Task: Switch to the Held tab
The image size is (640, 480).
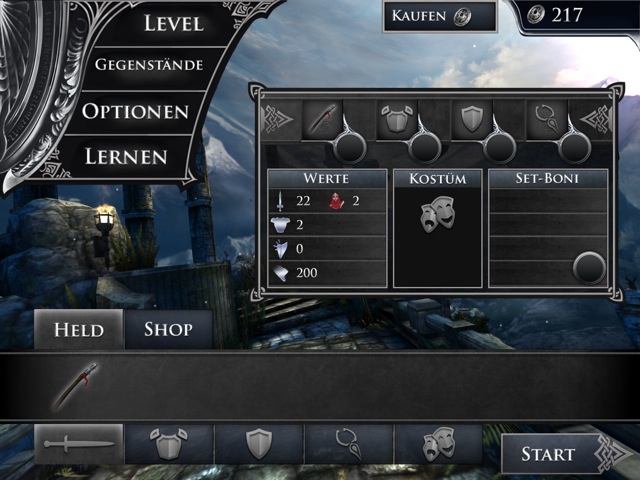Action: coord(79,329)
